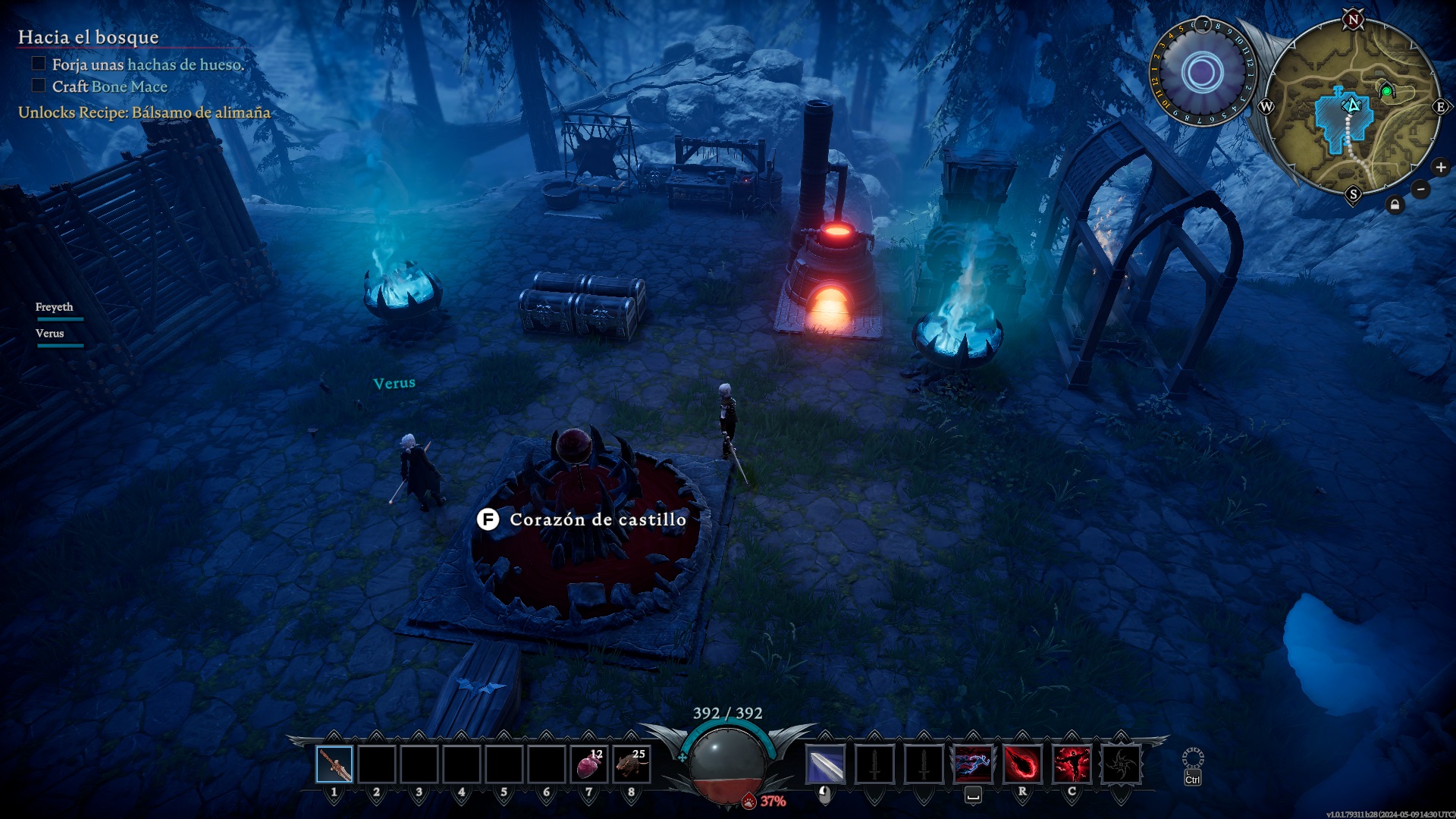Zoom out the minimap with minus button
Image resolution: width=1456 pixels, height=819 pixels.
1421,189
